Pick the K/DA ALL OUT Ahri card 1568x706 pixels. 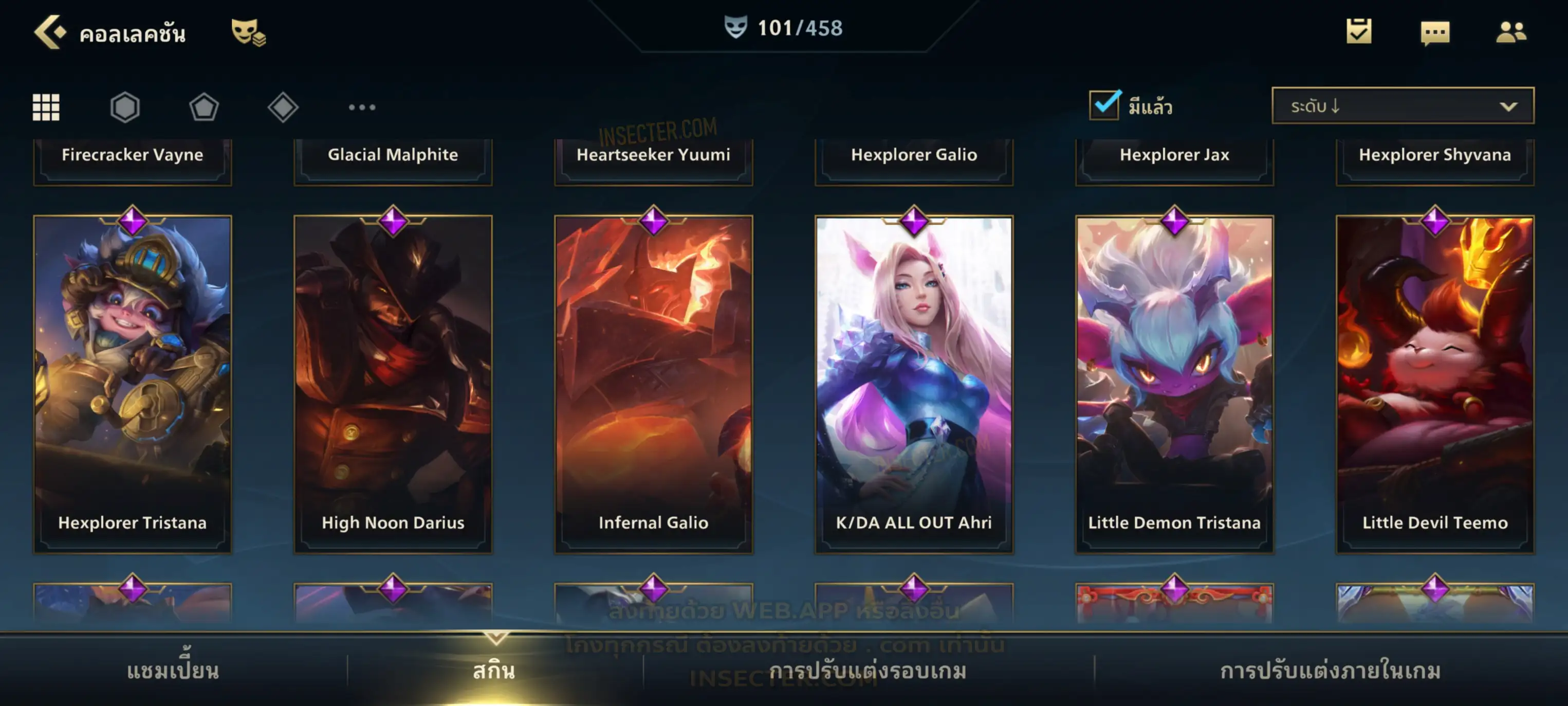tap(914, 384)
